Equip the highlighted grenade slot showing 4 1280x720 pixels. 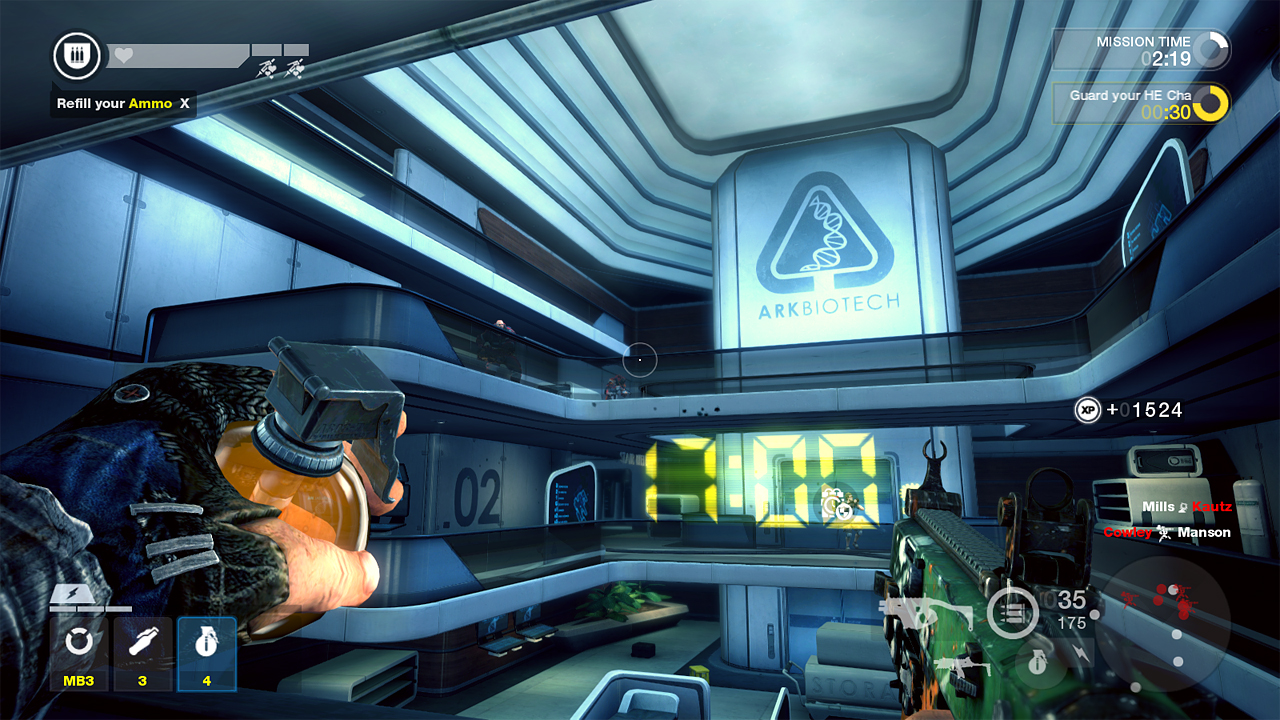(206, 652)
